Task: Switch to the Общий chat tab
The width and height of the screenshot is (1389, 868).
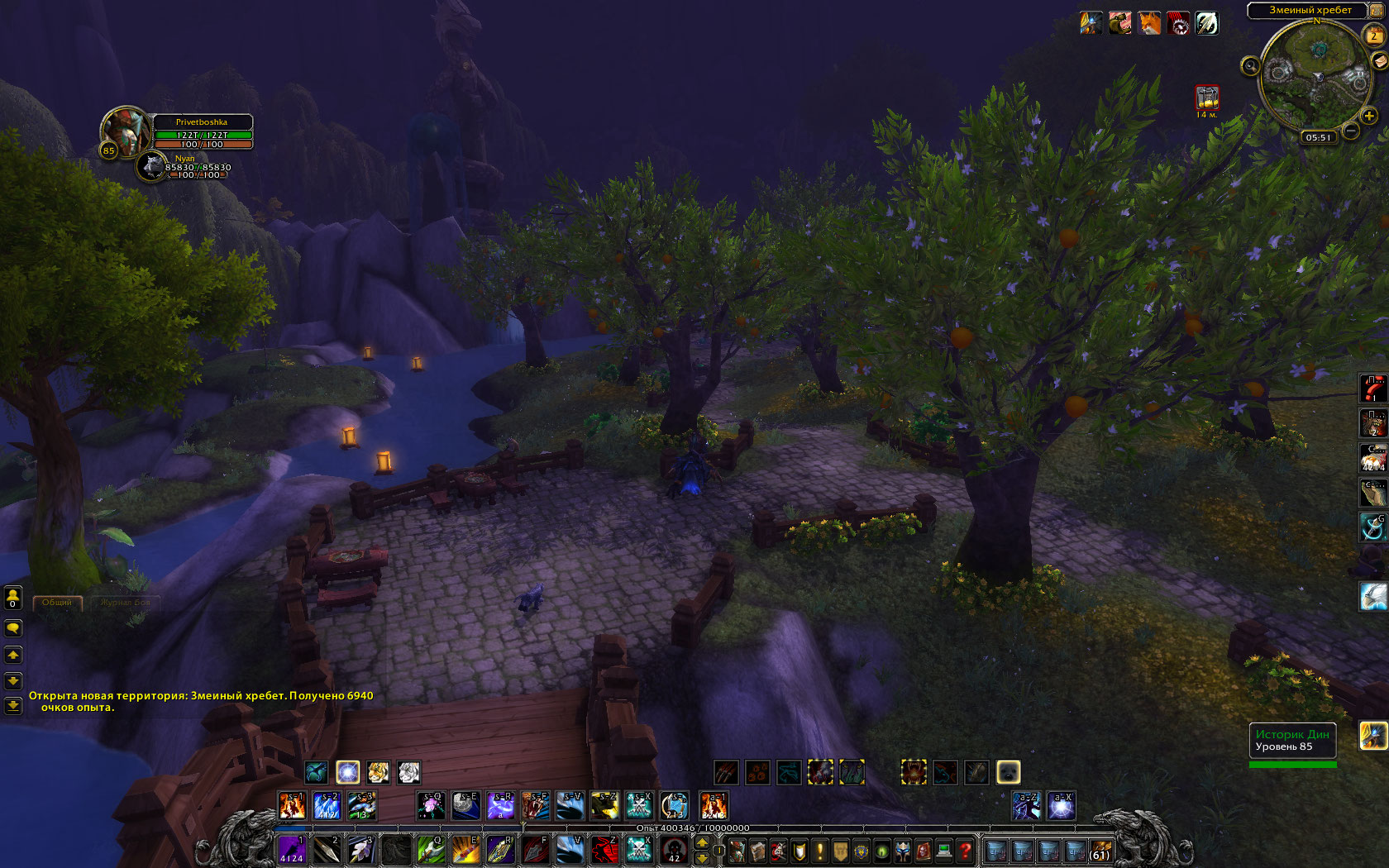Action: coord(57,603)
